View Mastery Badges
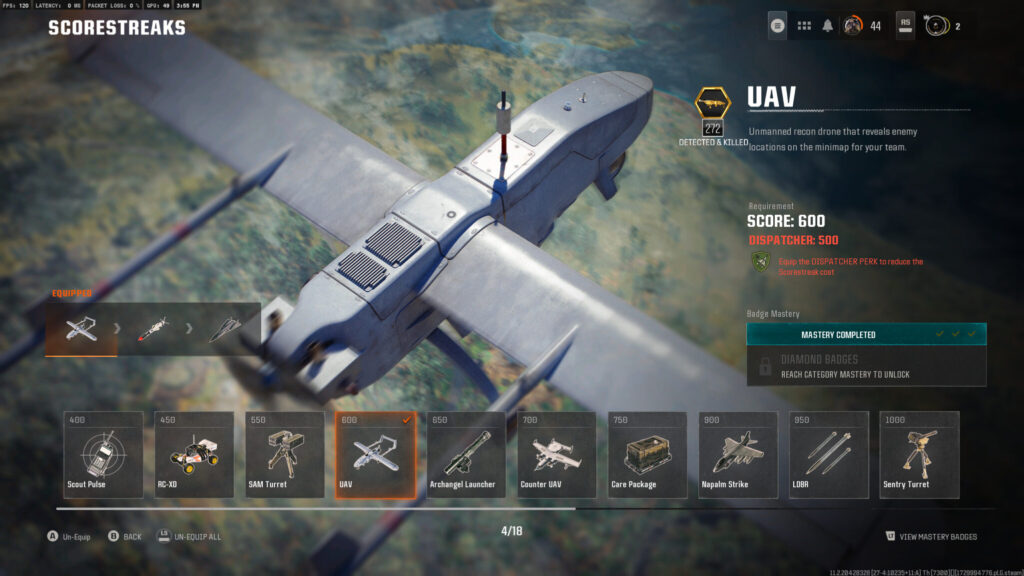 pos(931,537)
